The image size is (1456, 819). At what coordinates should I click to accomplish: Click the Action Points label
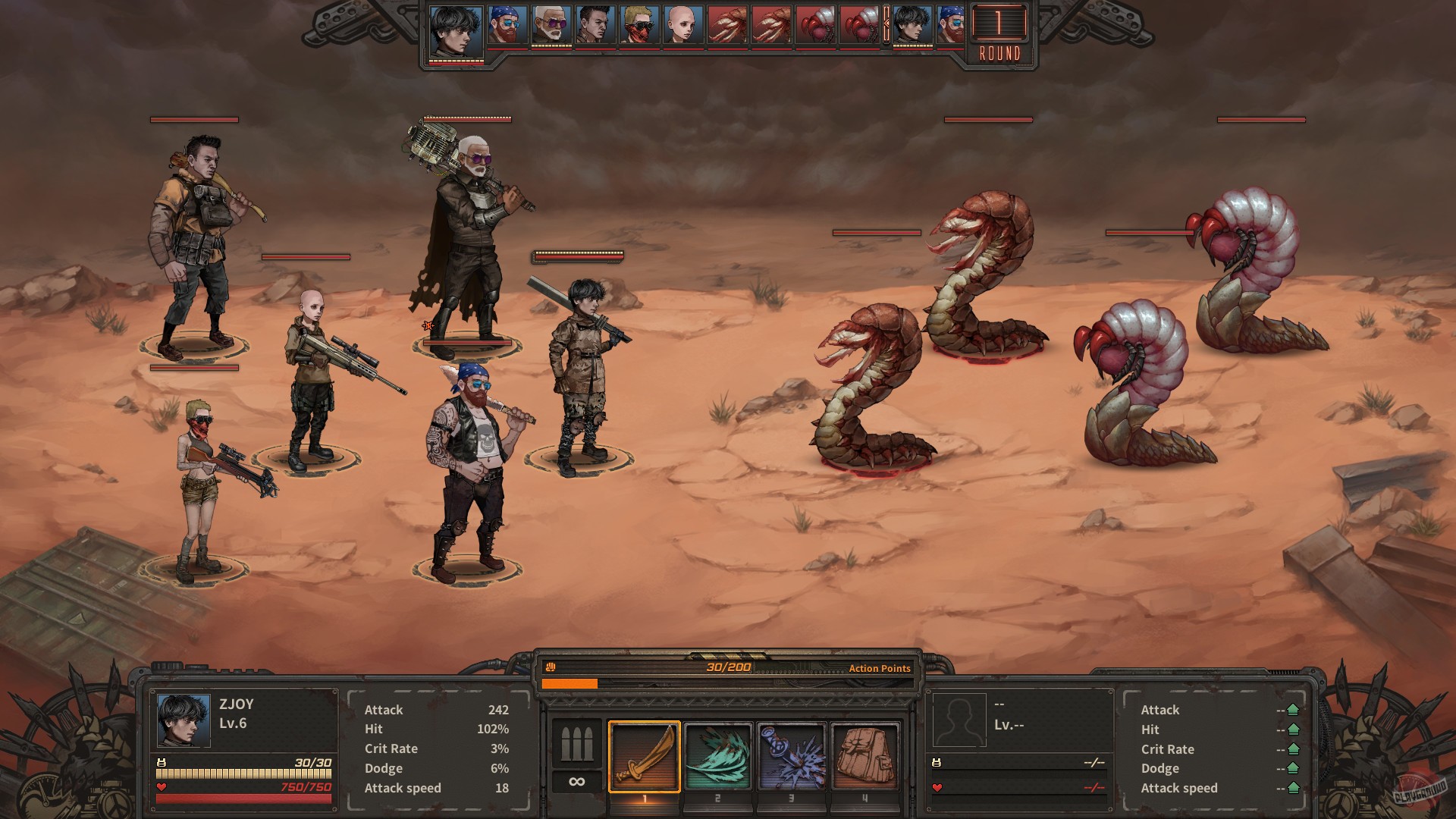[881, 669]
